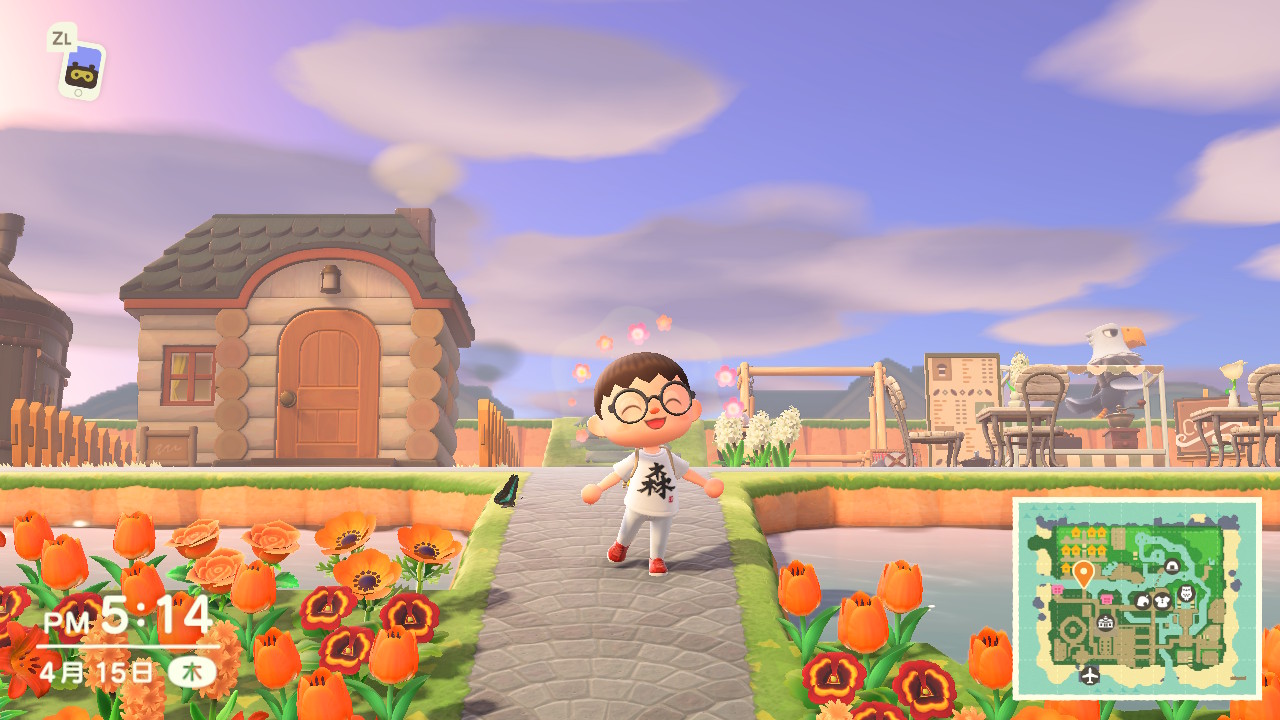Click the campsite tent marker on minimap
1280x720 pixels.
[1171, 566]
